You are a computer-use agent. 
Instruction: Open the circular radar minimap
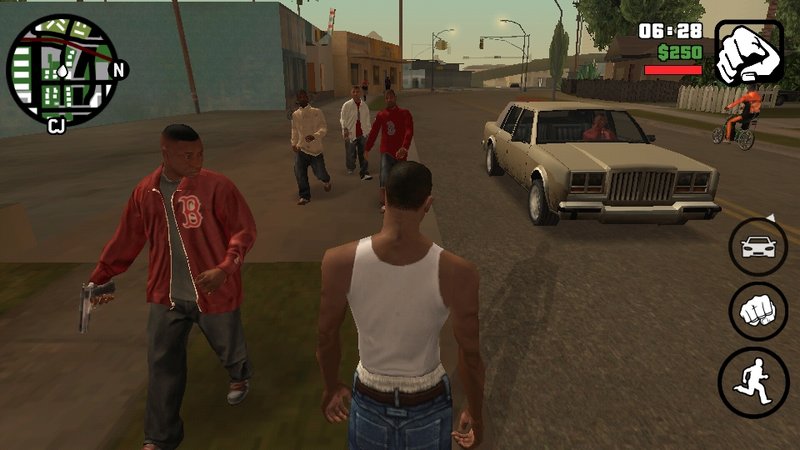pyautogui.click(x=62, y=68)
